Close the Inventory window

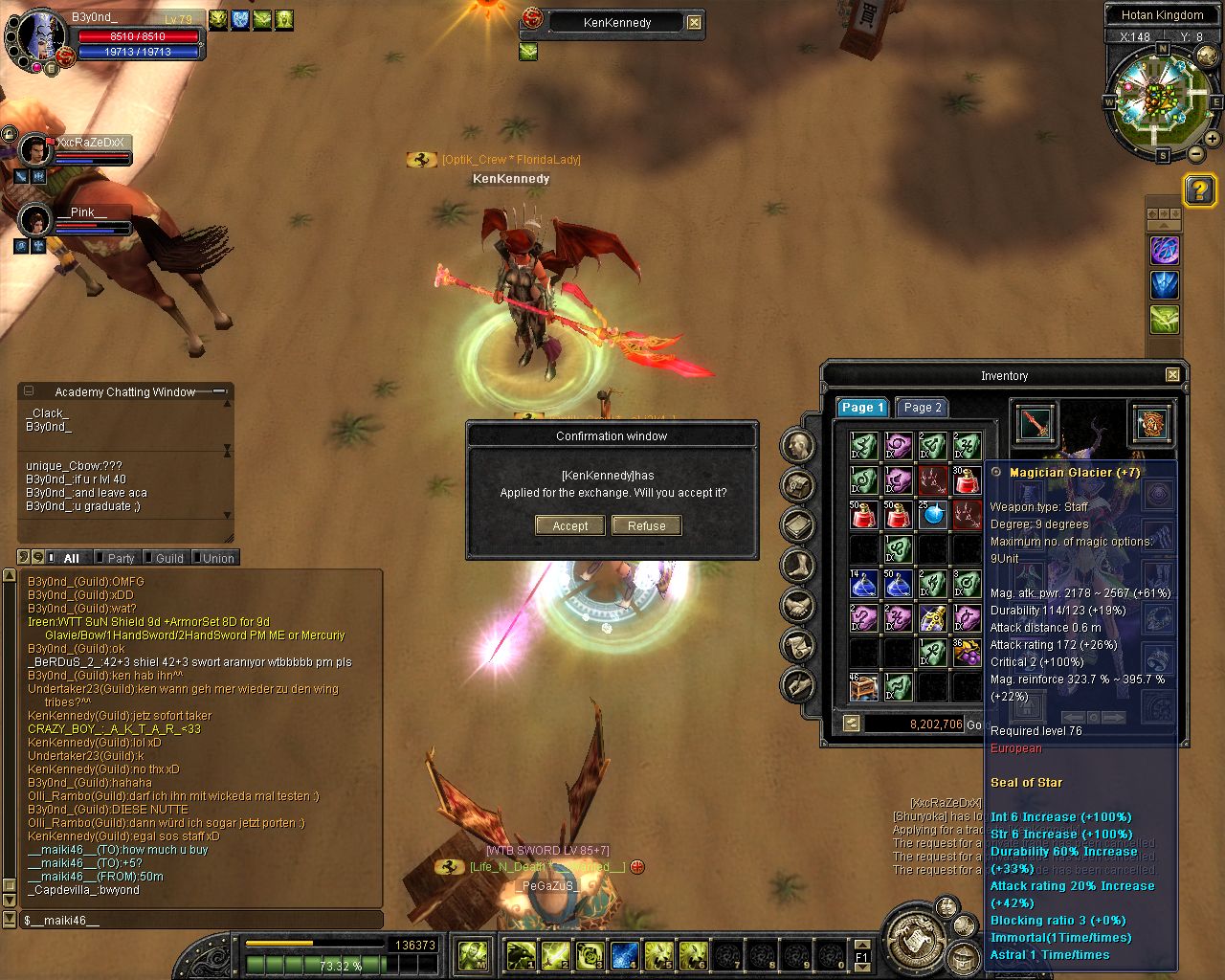tap(1172, 375)
